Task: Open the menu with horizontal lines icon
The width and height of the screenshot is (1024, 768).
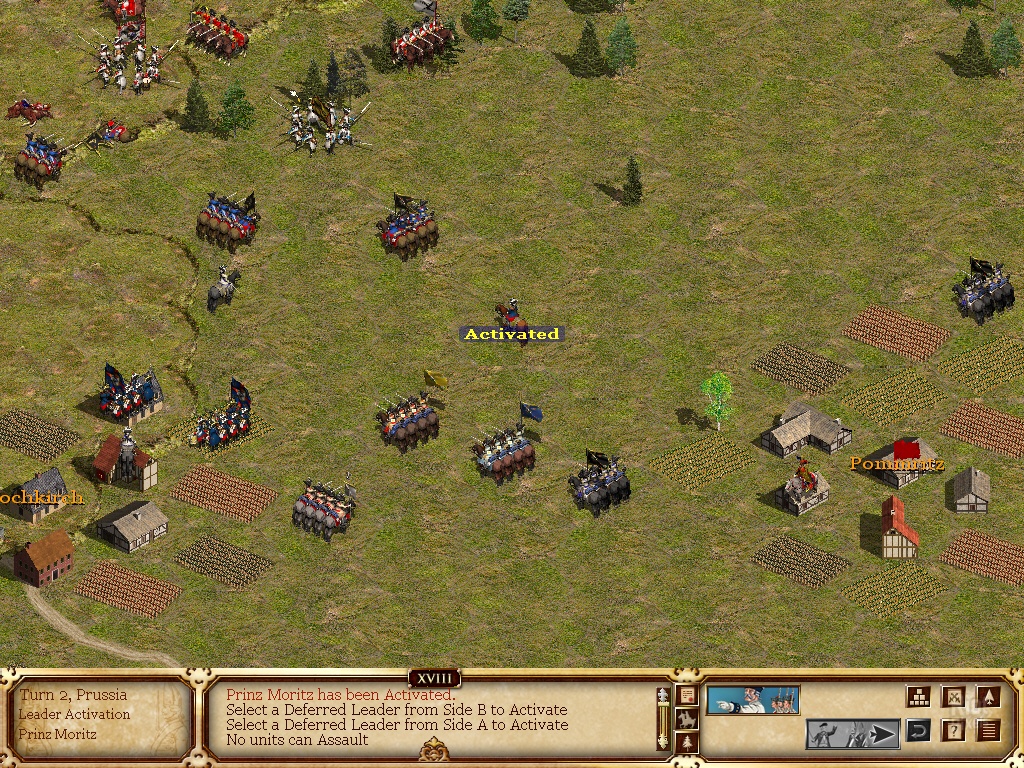Action: (x=988, y=732)
